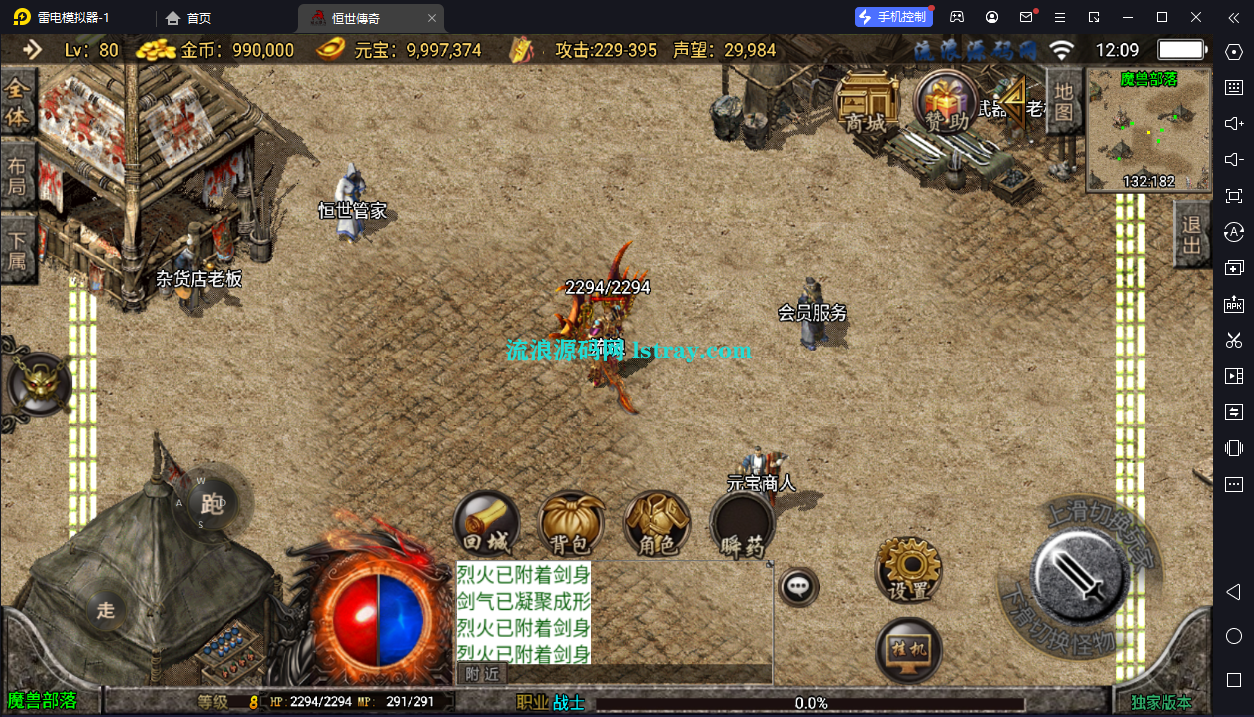Click the golden demon mask icon
Viewport: 1254px width, 717px height.
(x=38, y=382)
